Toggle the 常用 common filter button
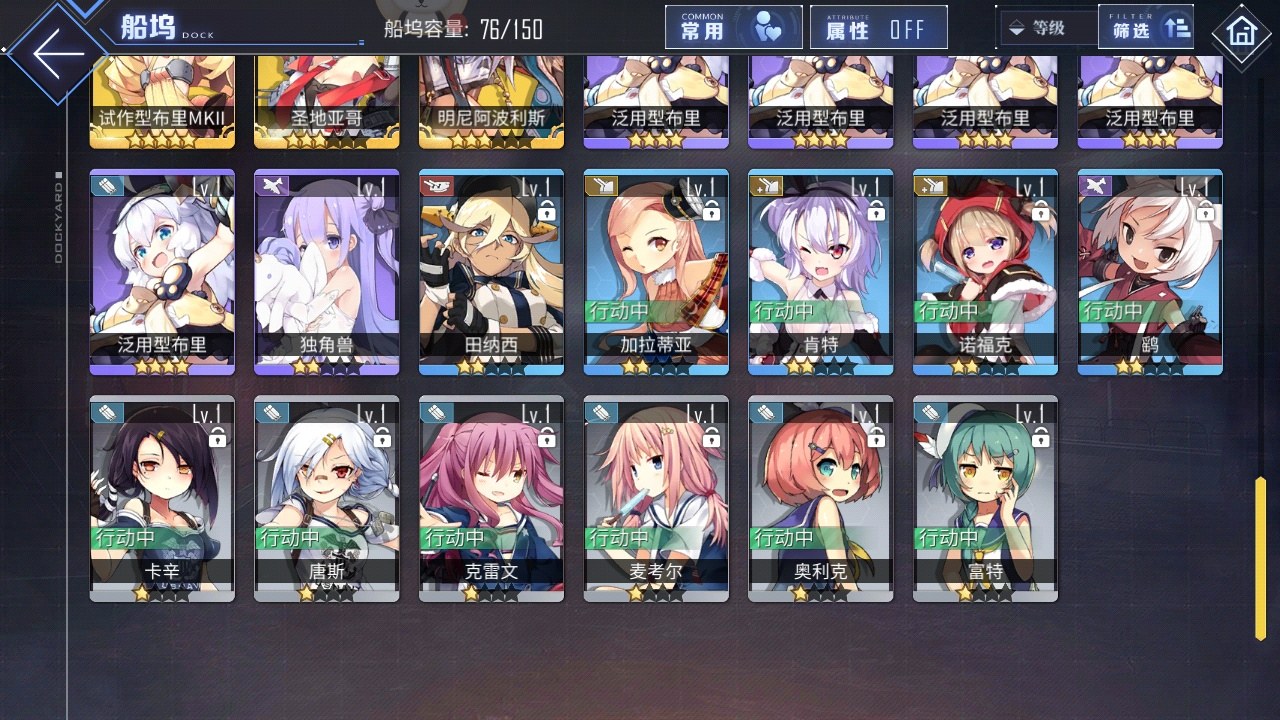Screen dimensions: 1280x720 [733, 27]
